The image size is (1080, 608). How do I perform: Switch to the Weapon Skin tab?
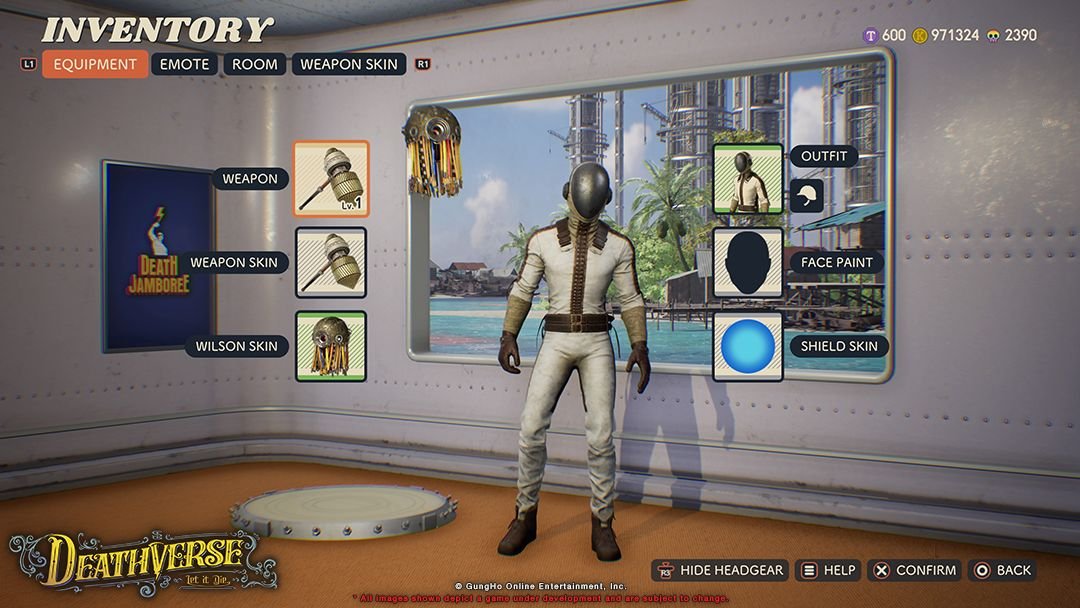point(349,64)
